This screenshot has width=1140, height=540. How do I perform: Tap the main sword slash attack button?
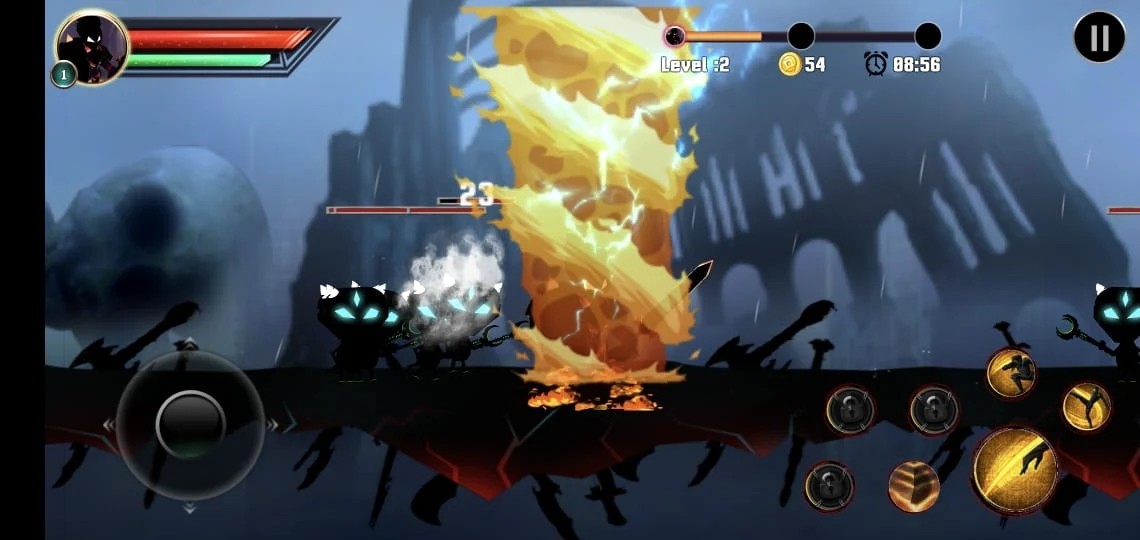1015,470
